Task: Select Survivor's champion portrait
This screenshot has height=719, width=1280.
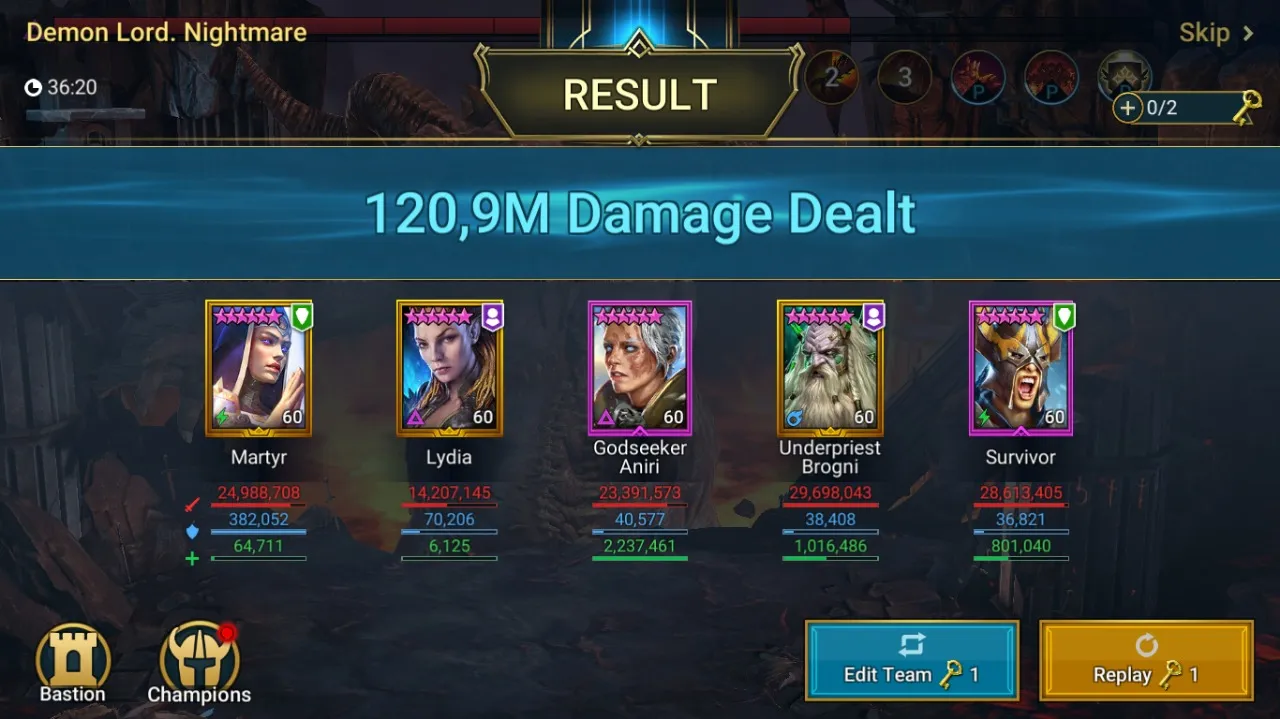Action: (x=1020, y=368)
